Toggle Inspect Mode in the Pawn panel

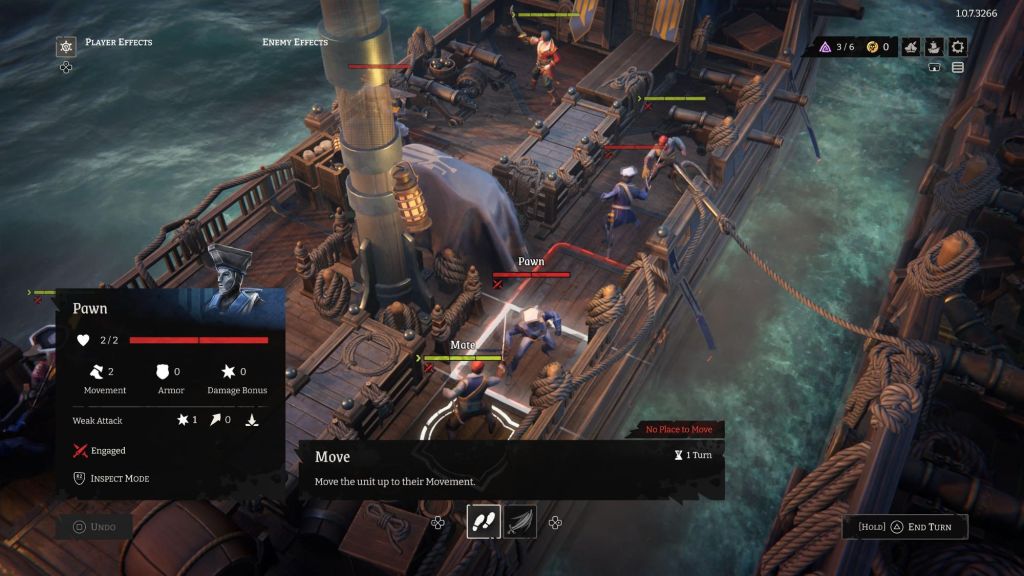tap(112, 478)
